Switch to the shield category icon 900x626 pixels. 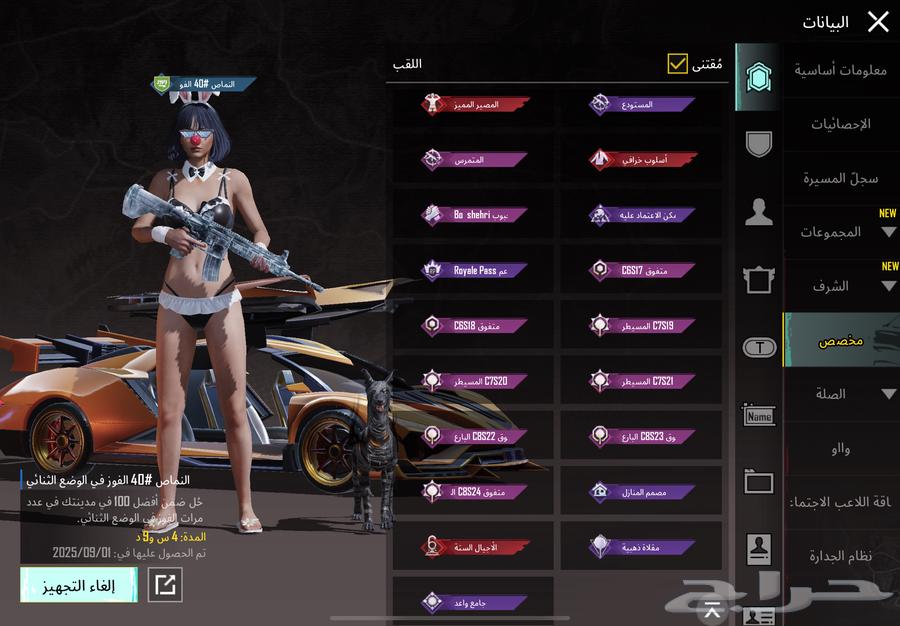759,144
